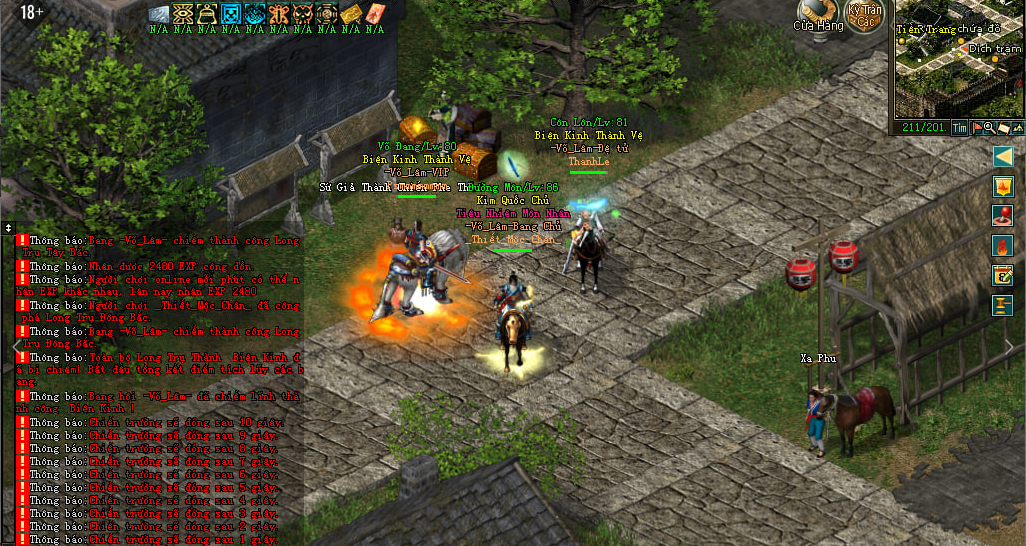Open the Cửa Hàng shop
1026x546 pixels.
point(819,15)
